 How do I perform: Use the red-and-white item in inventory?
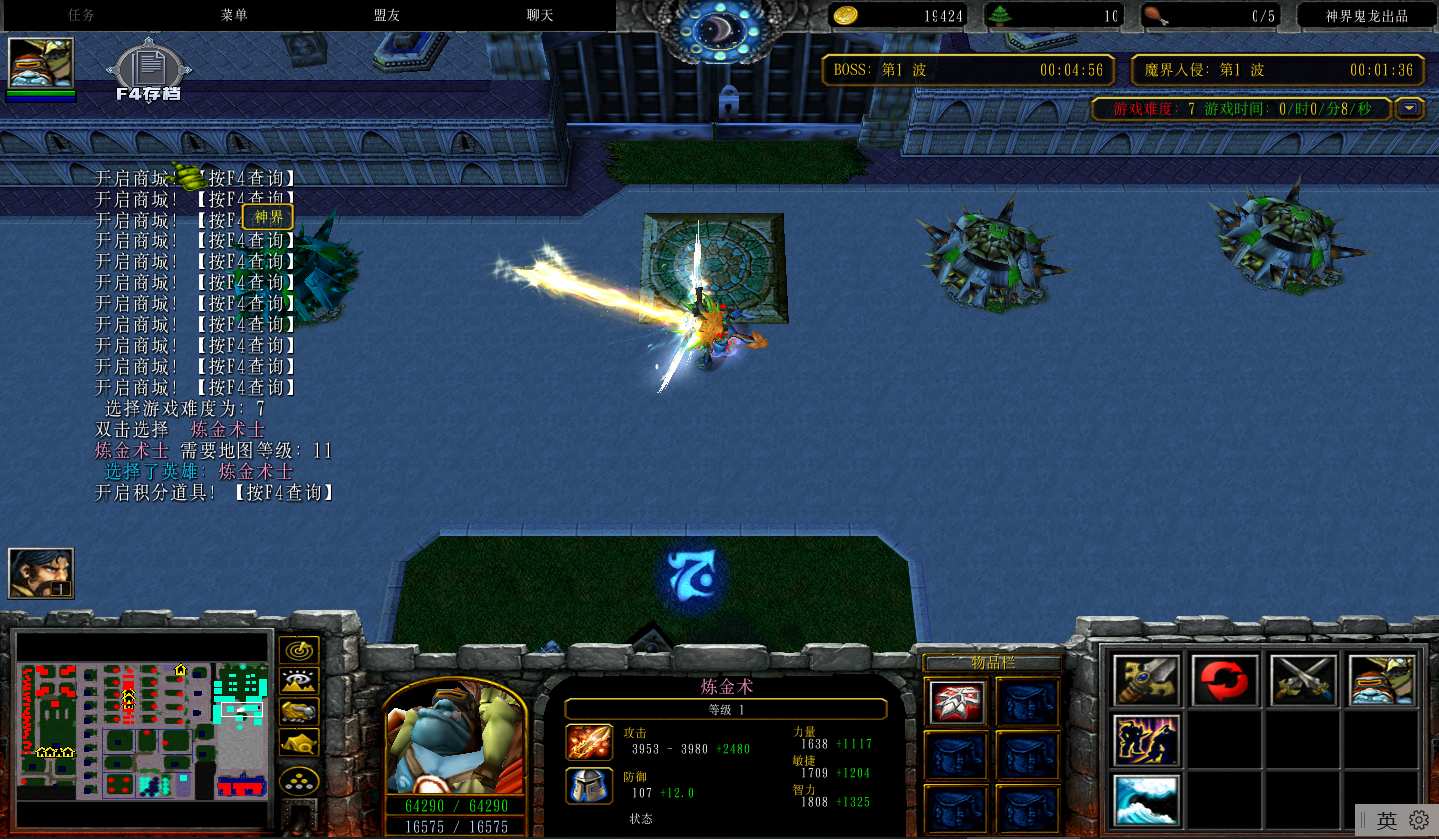pos(955,701)
